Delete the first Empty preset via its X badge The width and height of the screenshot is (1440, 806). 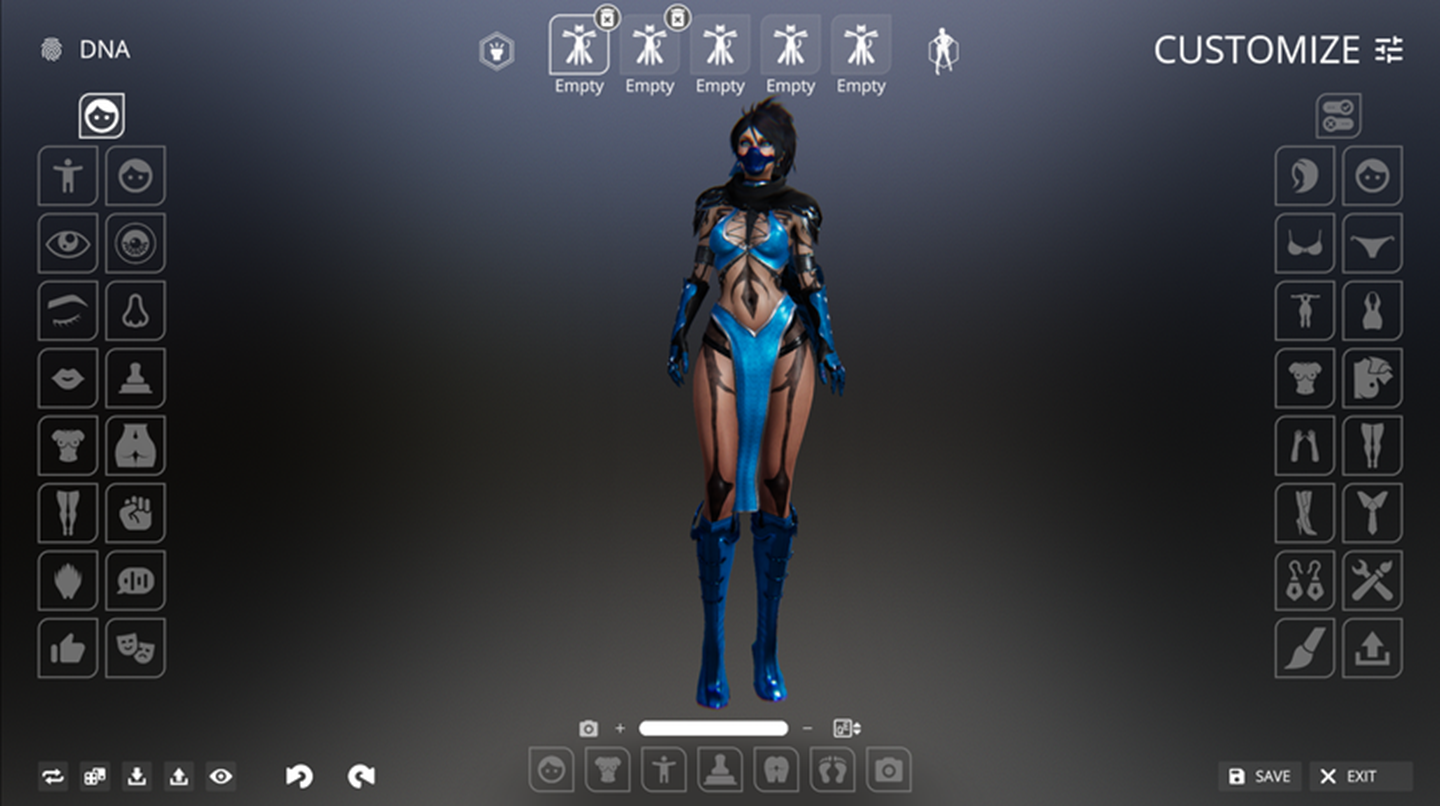click(609, 17)
